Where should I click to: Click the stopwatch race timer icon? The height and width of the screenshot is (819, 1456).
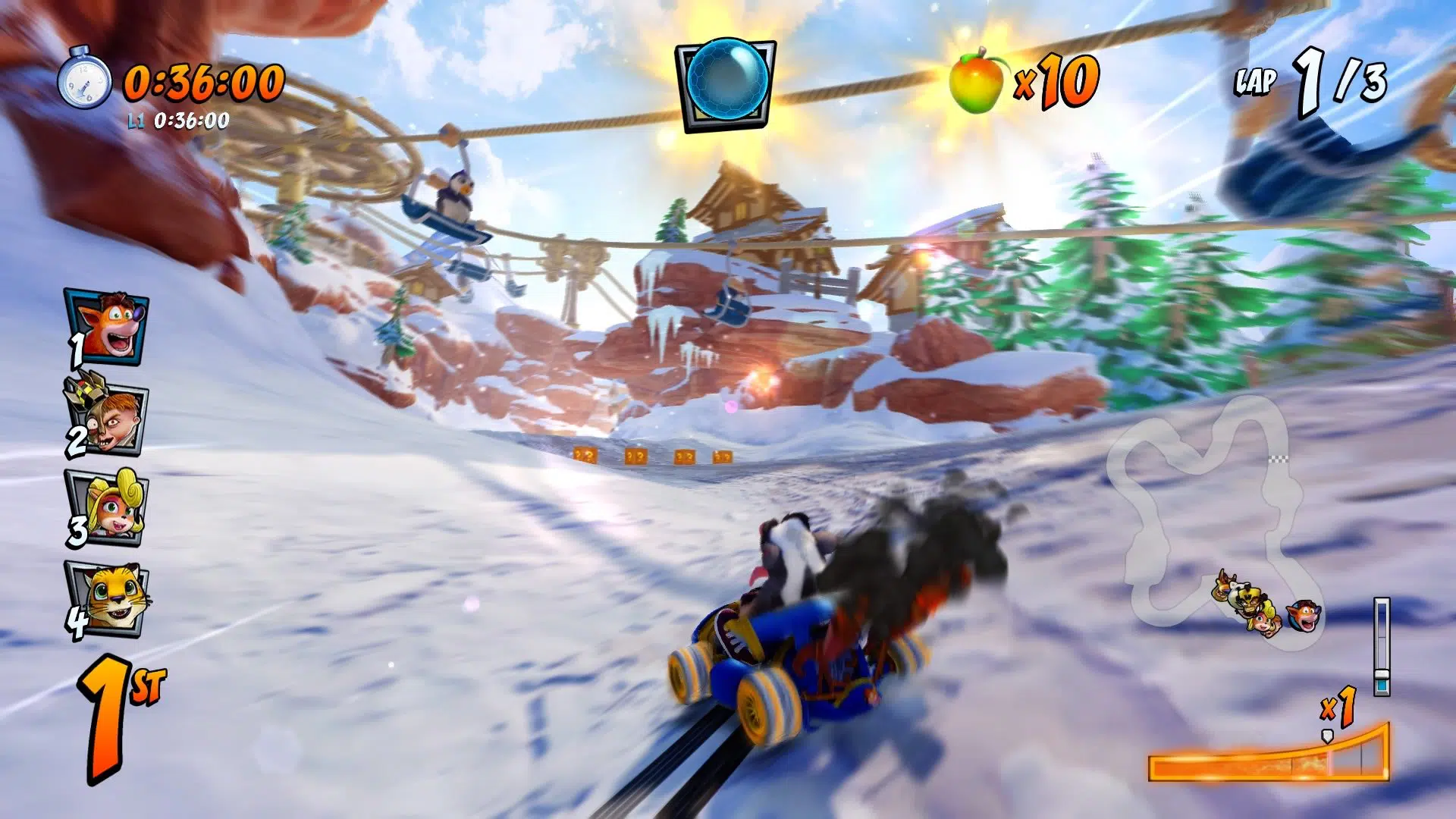(85, 79)
